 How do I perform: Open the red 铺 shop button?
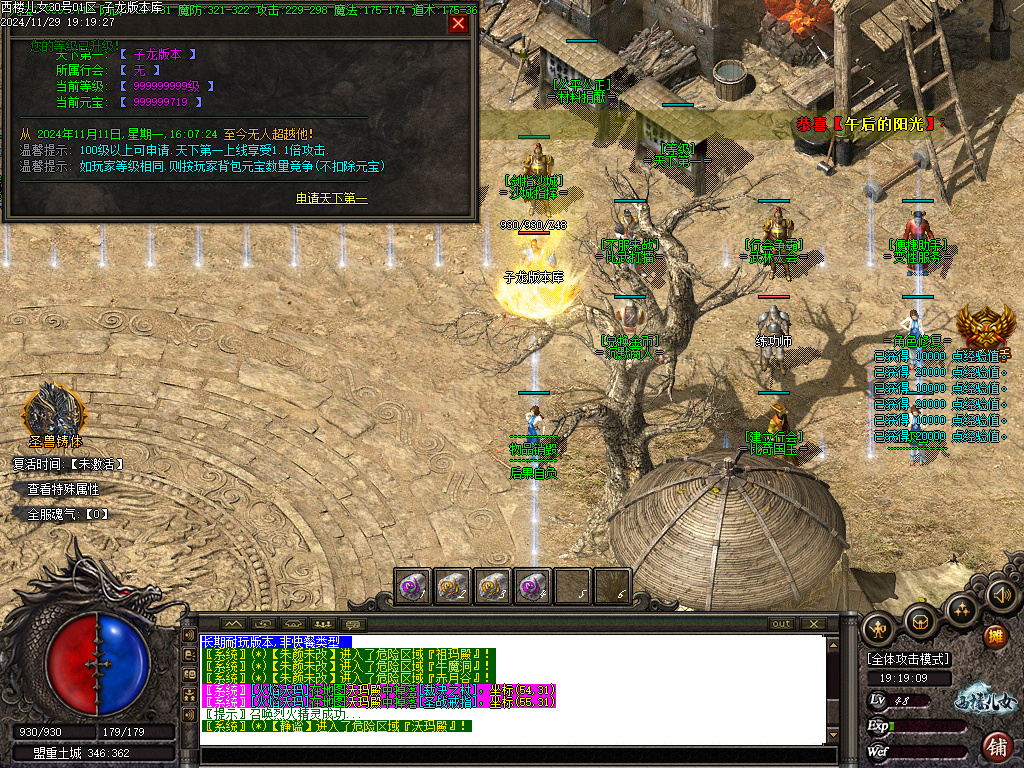tap(996, 745)
